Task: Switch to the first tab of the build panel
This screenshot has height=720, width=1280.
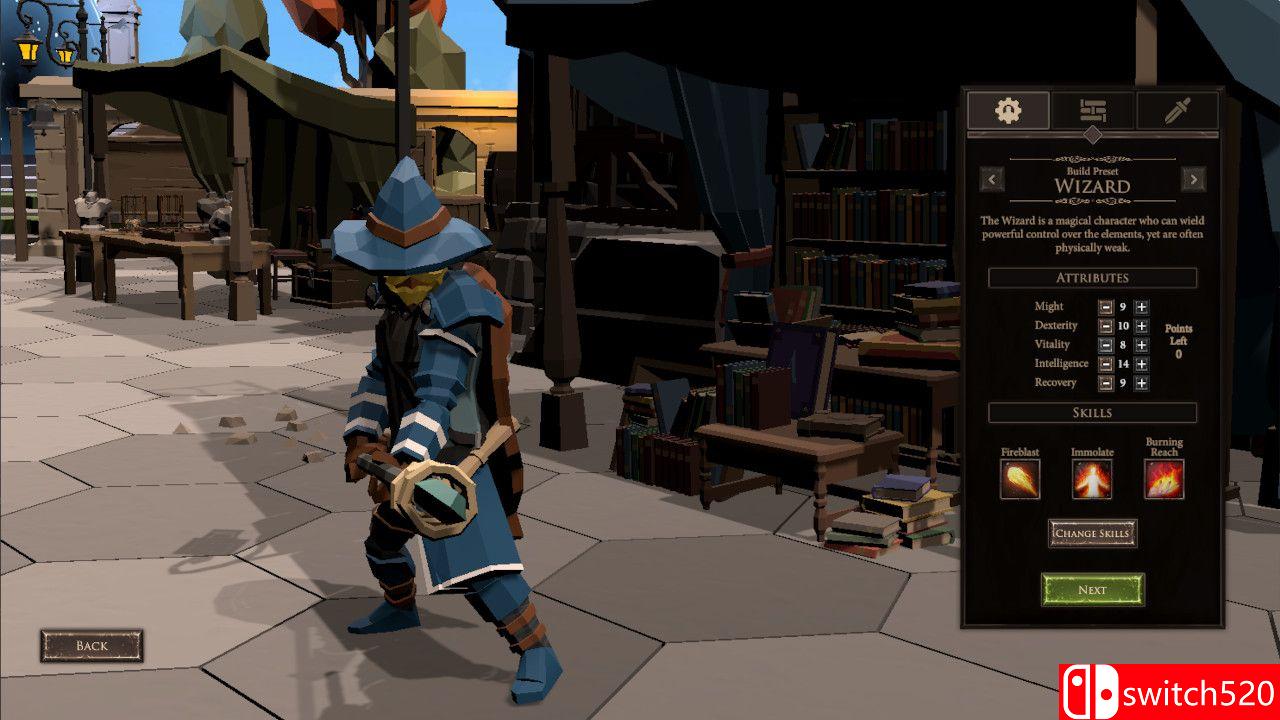Action: click(1008, 110)
